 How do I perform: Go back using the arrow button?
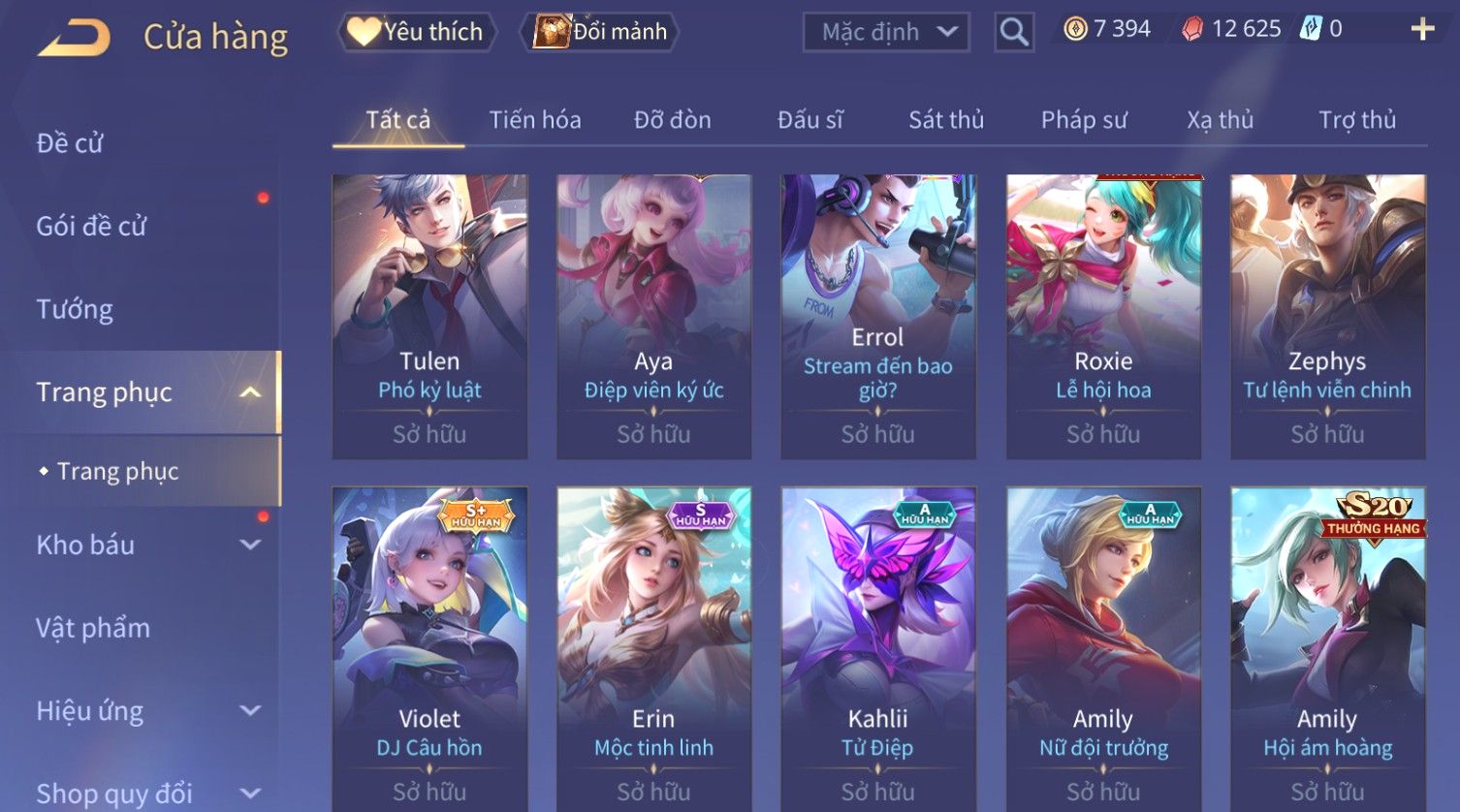pos(74,37)
